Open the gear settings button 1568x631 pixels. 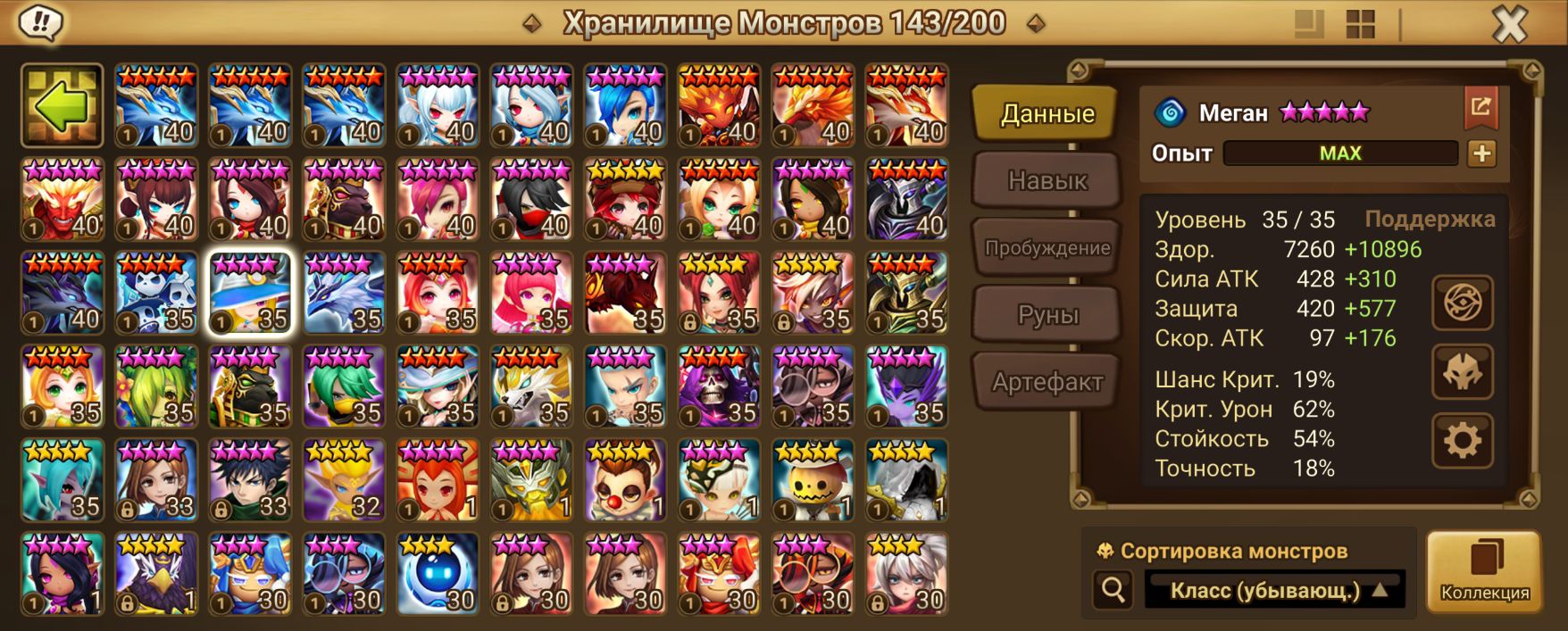pyautogui.click(x=1462, y=440)
